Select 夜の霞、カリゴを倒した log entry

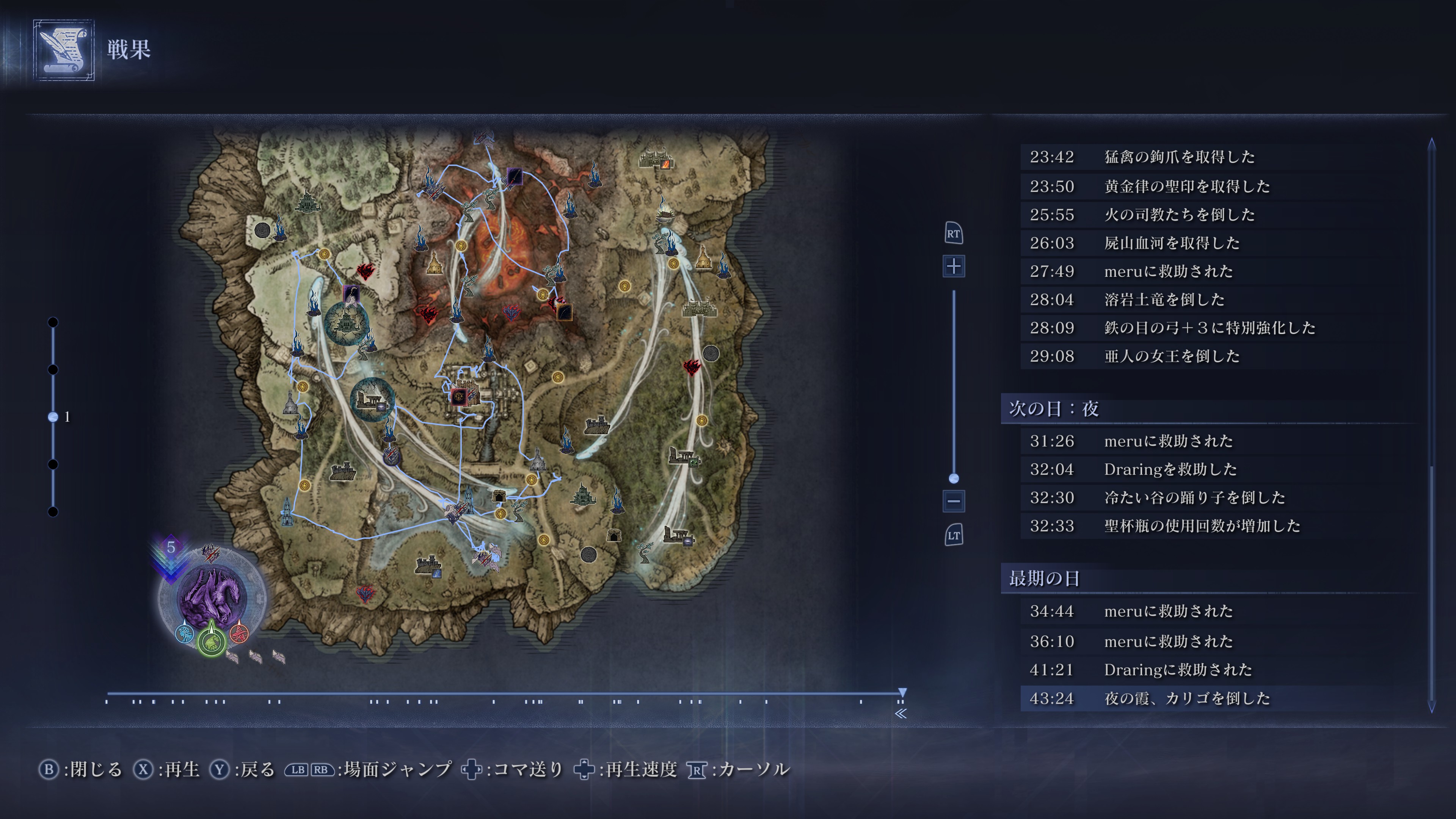(x=1186, y=698)
